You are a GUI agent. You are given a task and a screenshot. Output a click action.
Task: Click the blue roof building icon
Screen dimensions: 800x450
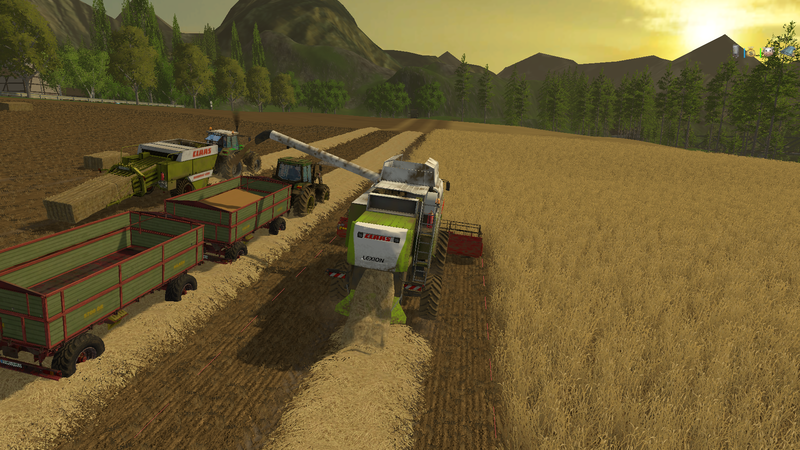pos(788,51)
